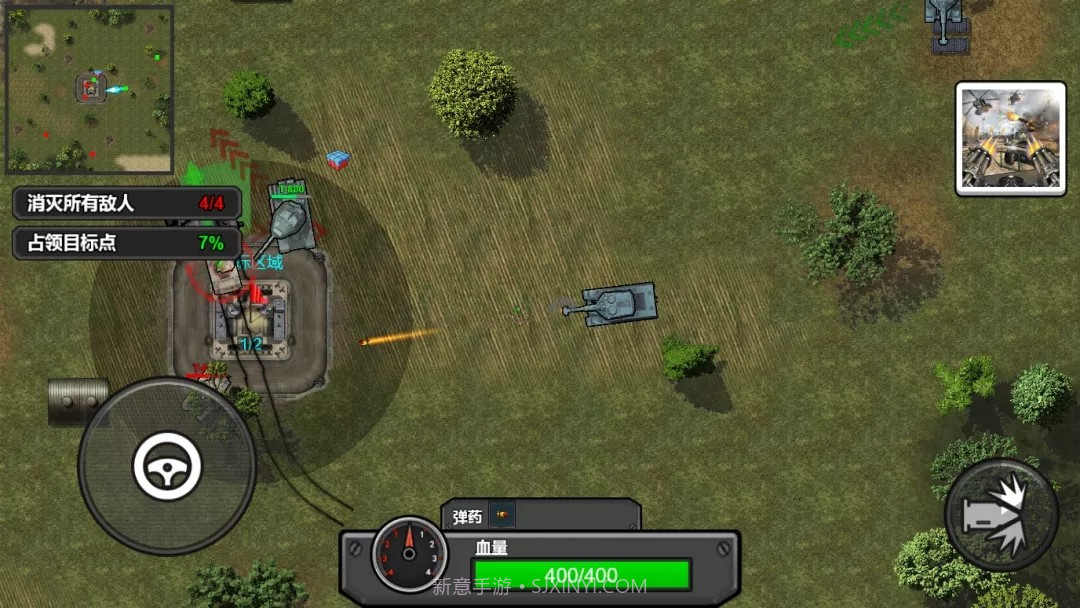Image resolution: width=1080 pixels, height=608 pixels.
Task: Select the 占领目标点 objective tracker
Action: (x=127, y=243)
